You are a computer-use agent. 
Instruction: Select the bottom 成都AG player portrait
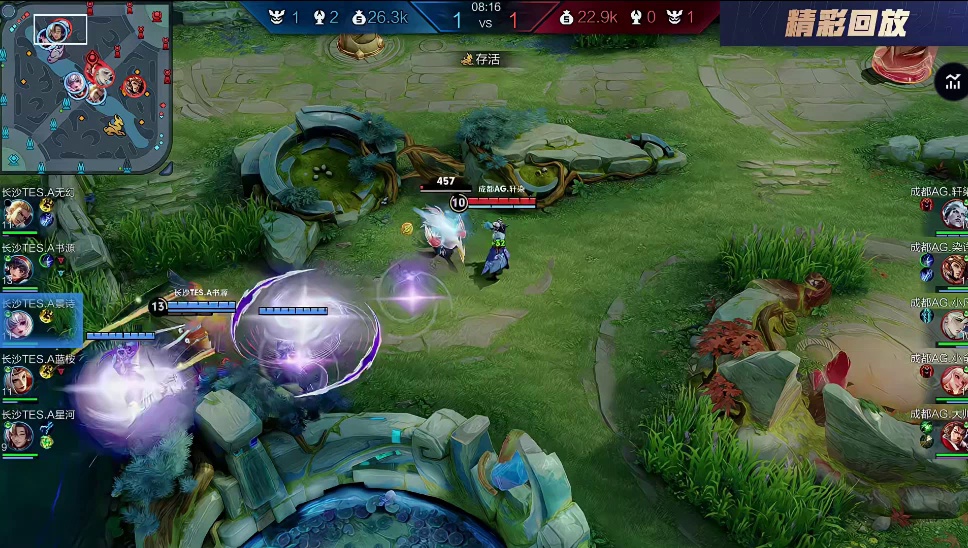coord(953,435)
